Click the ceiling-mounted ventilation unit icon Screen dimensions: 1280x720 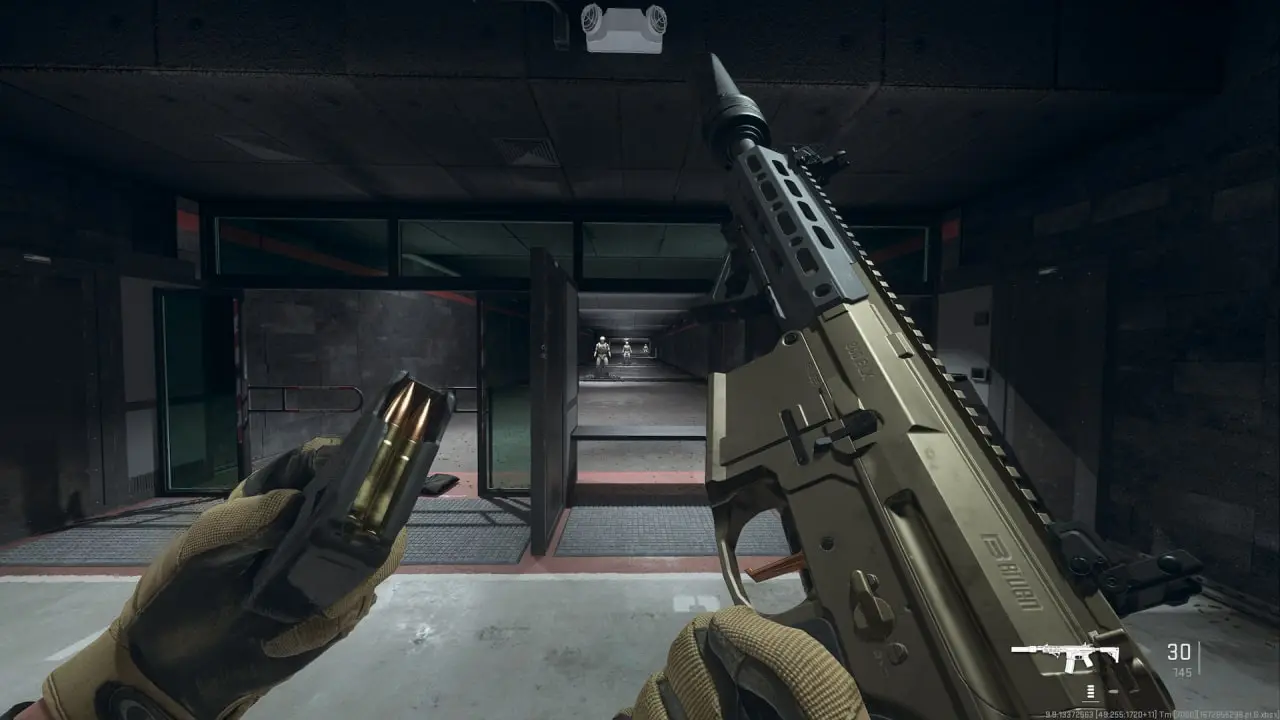coord(622,30)
